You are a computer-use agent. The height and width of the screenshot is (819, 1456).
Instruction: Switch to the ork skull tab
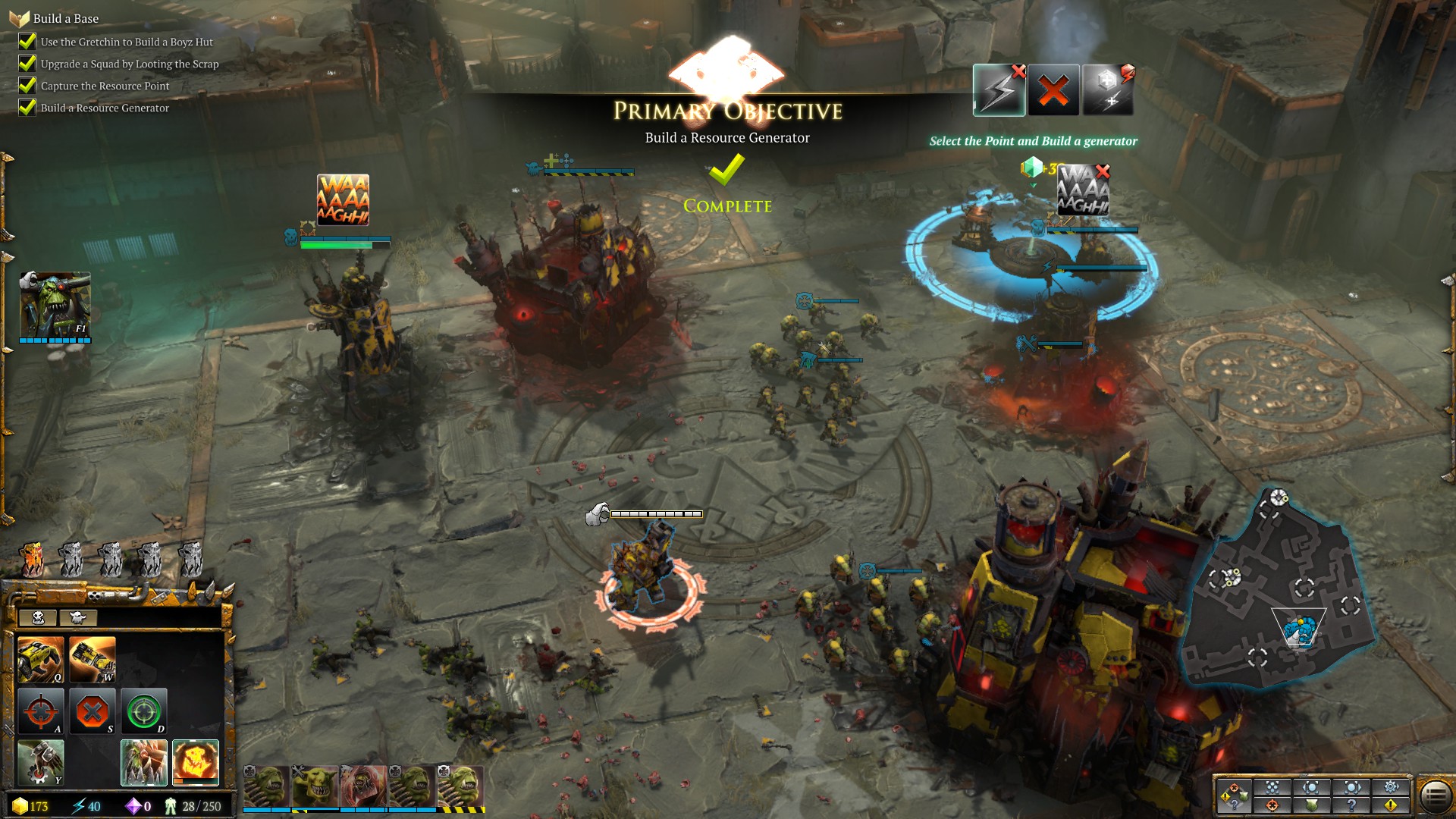click(x=39, y=618)
